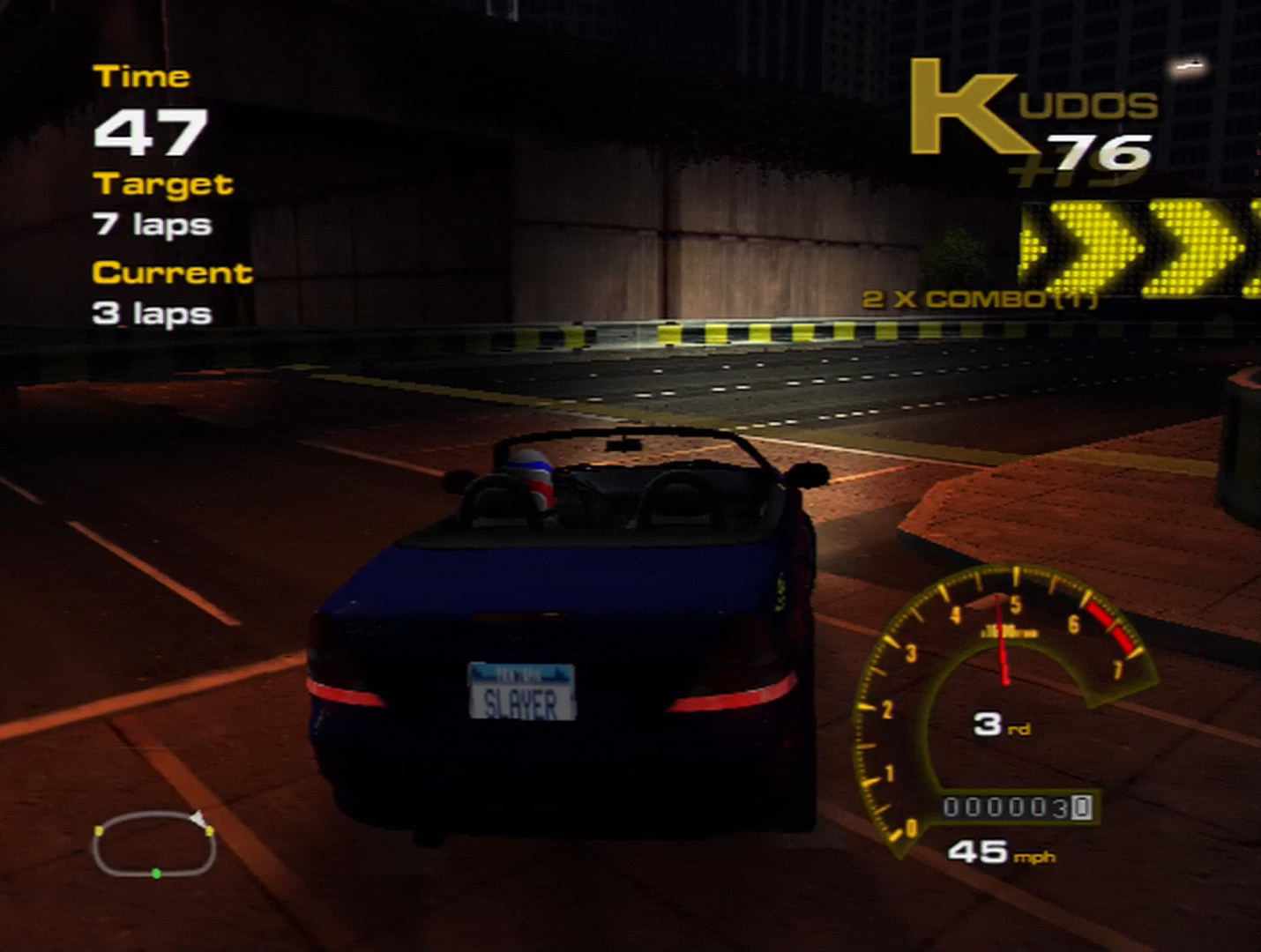Select the Time label
This screenshot has width=1261, height=952.
144,76
